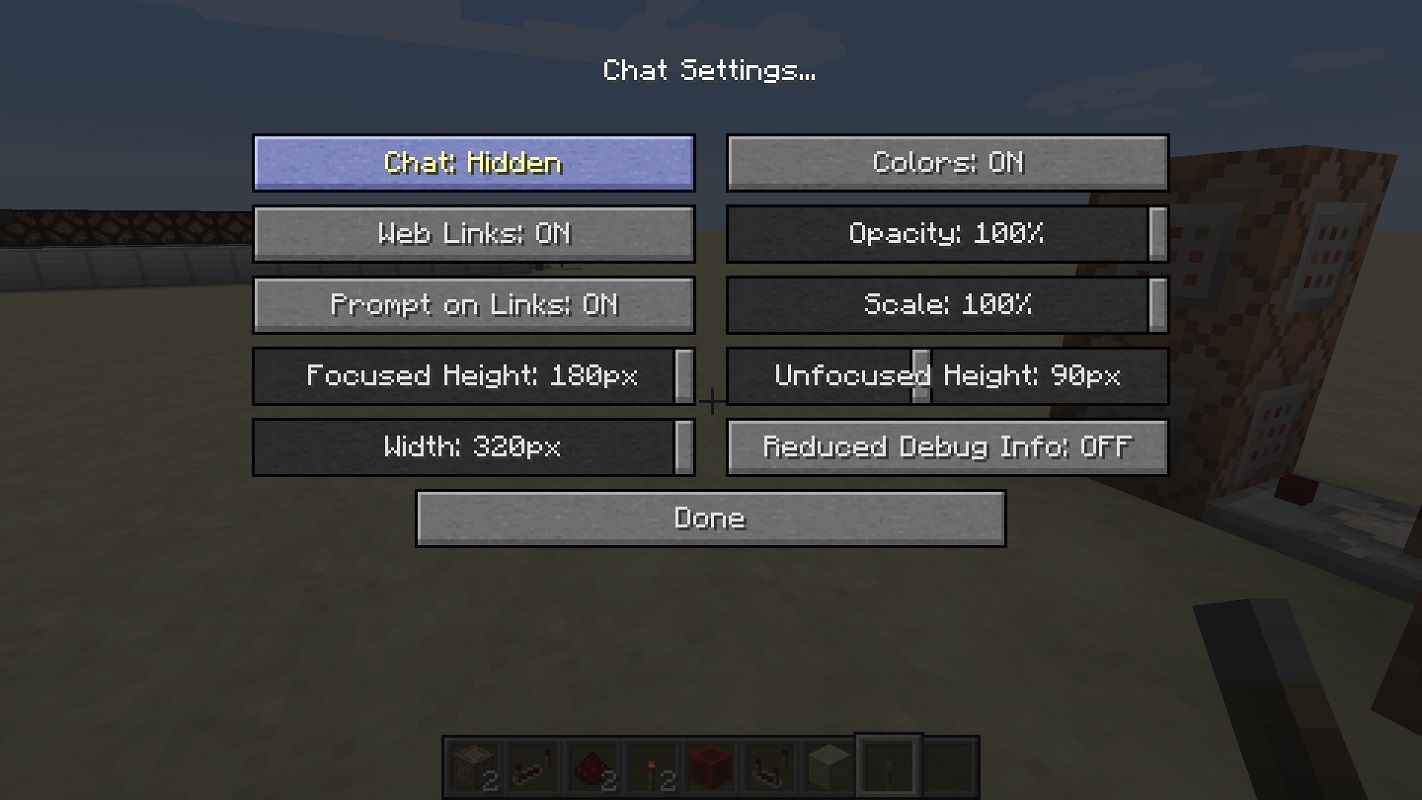This screenshot has width=1422, height=800.
Task: Select Done to close chat settings
Action: [x=710, y=518]
